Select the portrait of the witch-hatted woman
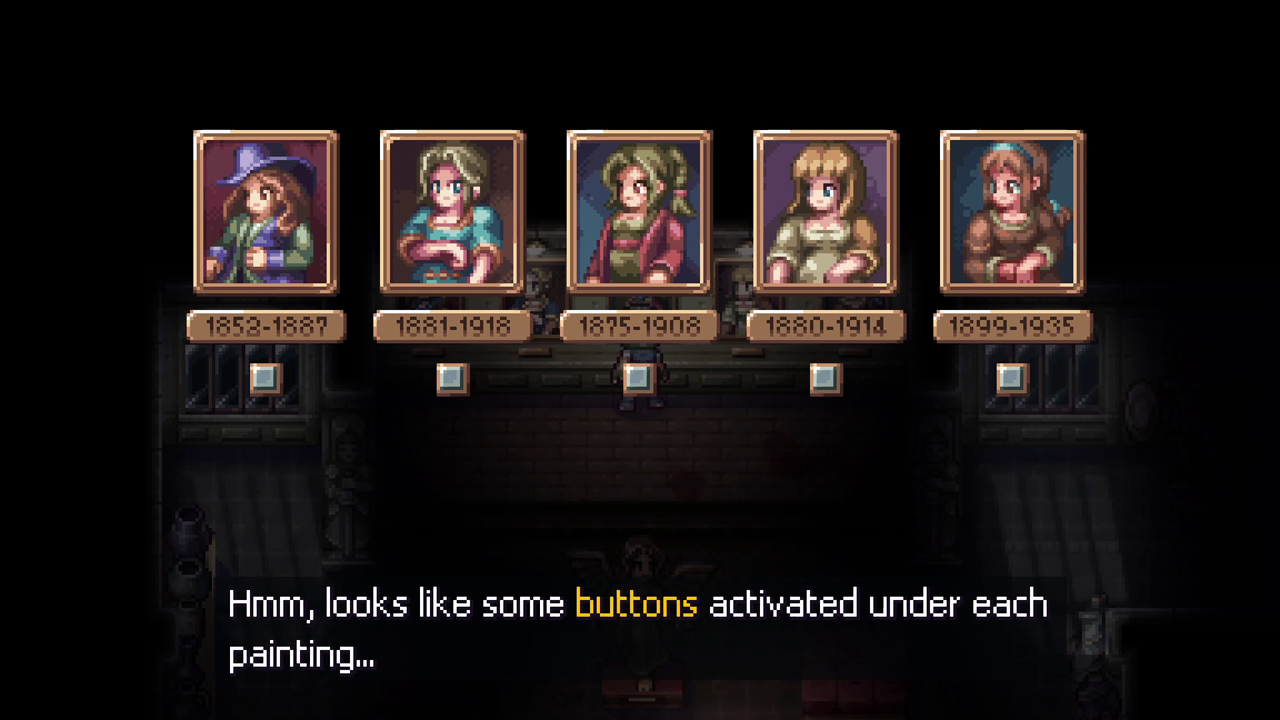 coord(265,213)
